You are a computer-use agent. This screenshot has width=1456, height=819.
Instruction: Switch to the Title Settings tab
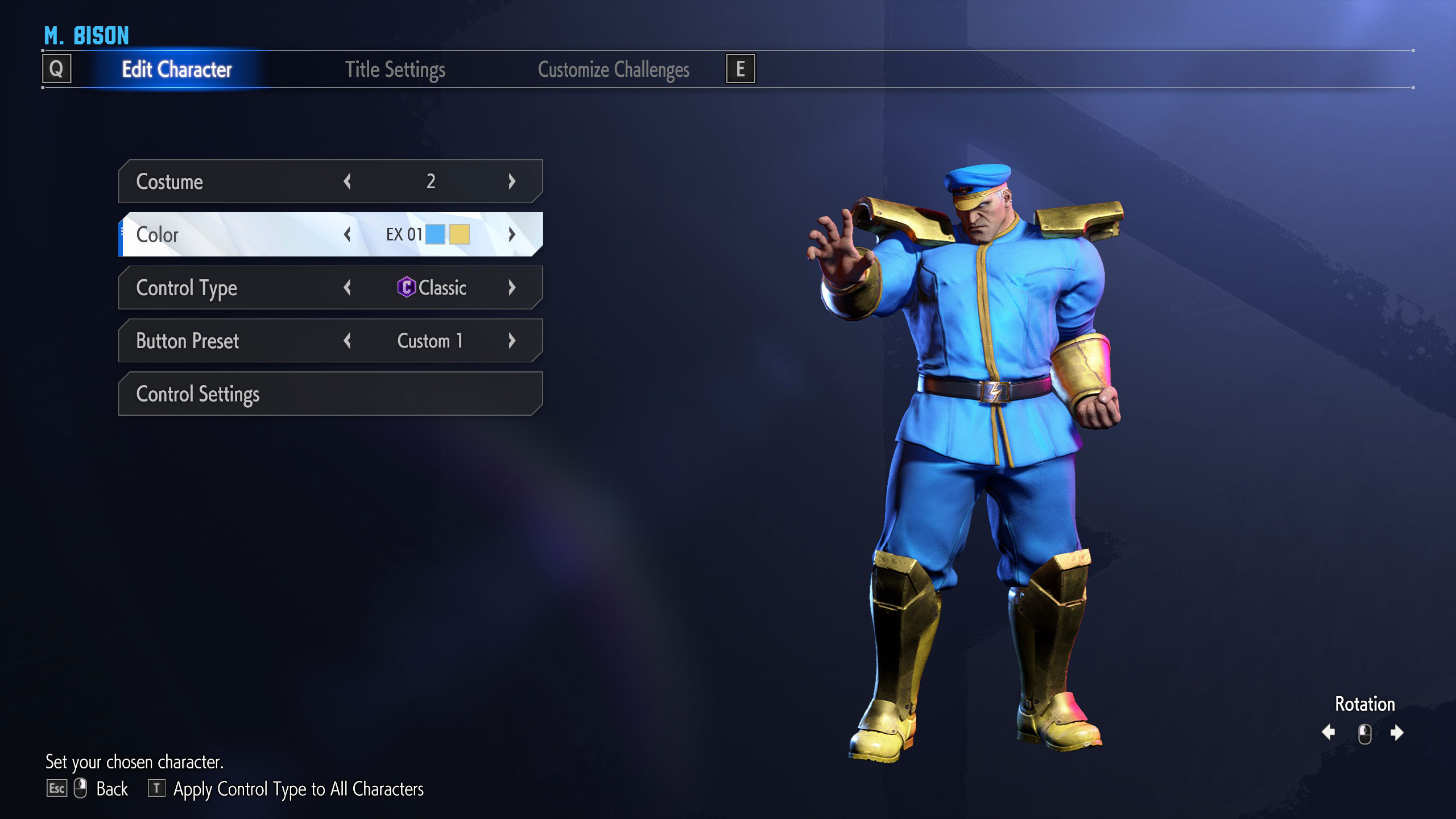pyautogui.click(x=396, y=69)
